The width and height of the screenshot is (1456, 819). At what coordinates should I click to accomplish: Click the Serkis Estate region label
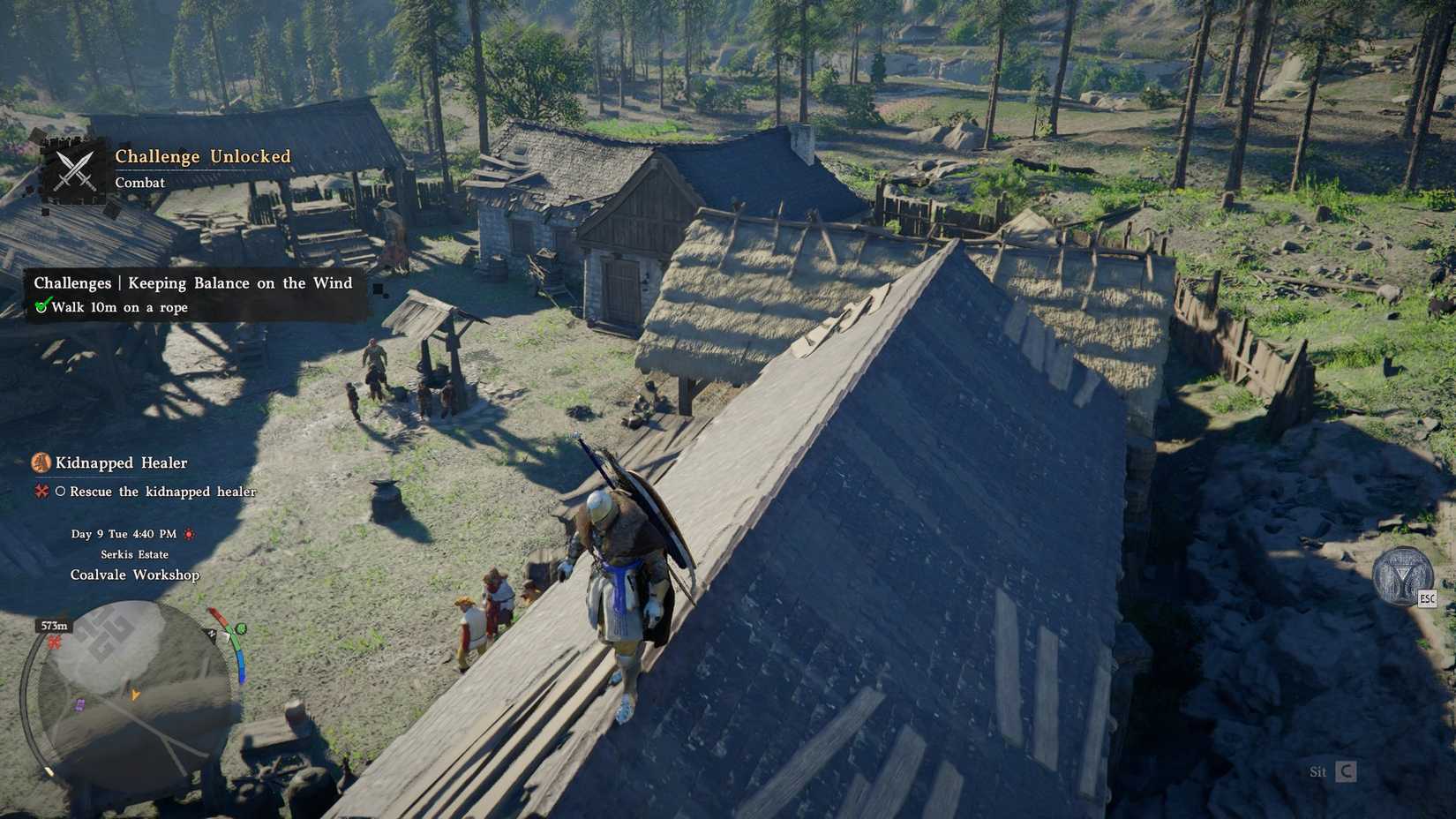click(135, 554)
